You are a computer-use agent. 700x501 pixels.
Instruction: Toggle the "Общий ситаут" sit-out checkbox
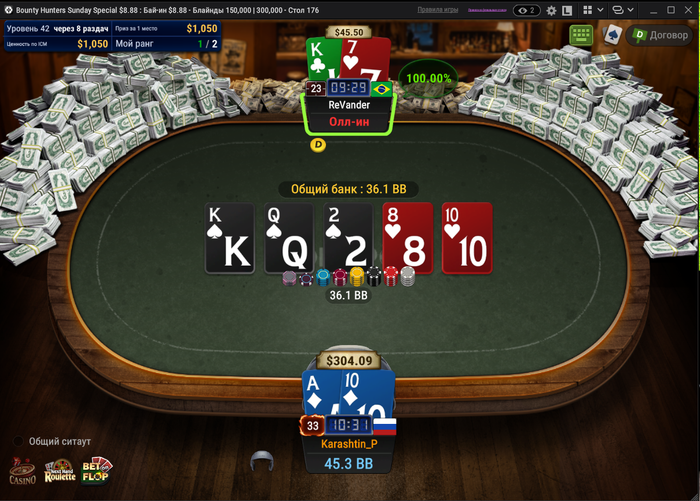[18, 441]
